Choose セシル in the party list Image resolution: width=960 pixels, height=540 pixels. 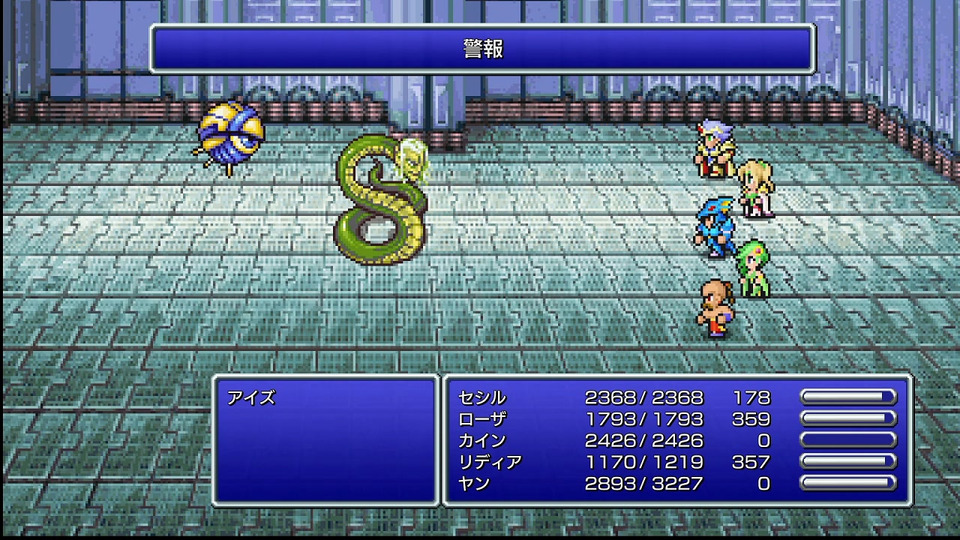coord(482,397)
